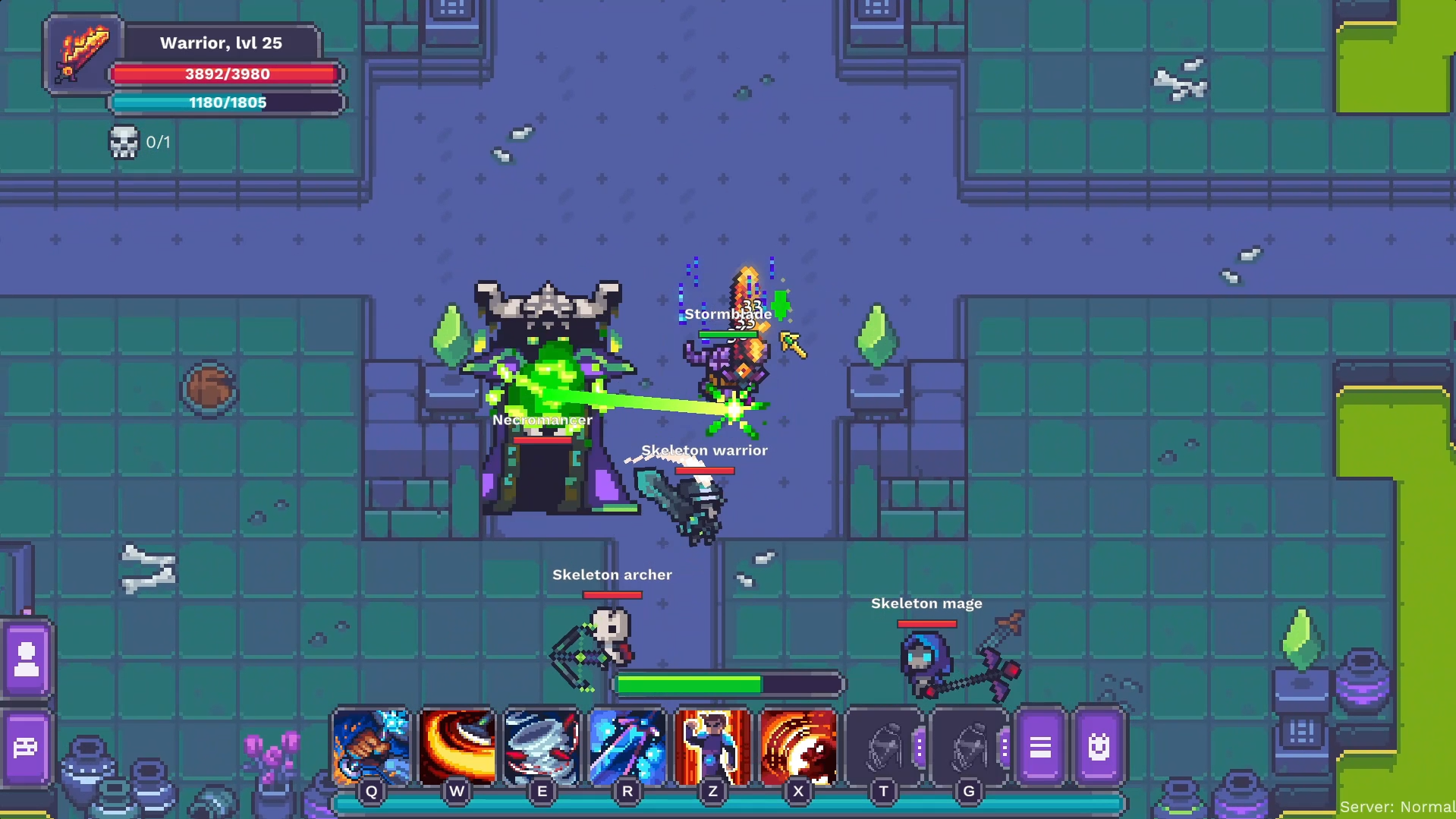Activate the flexing warrior buff ability
This screenshot has width=1456, height=819.
tap(712, 747)
